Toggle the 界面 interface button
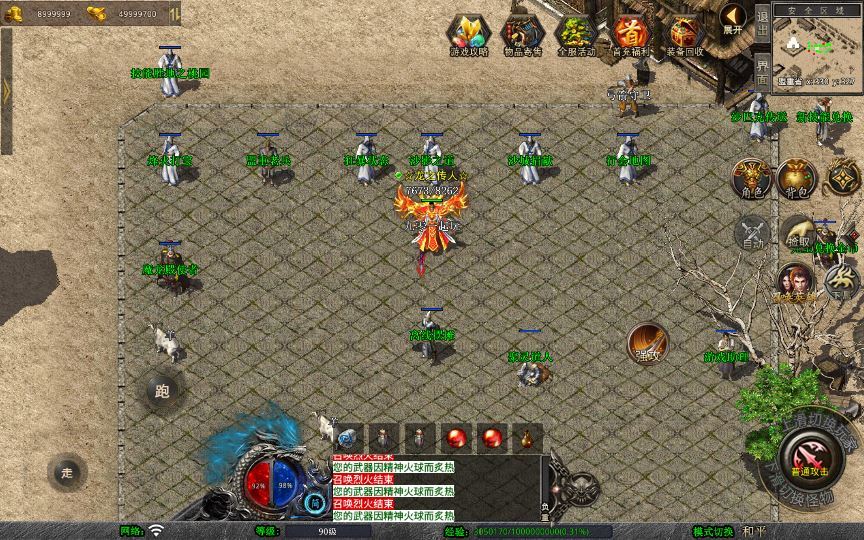The height and width of the screenshot is (540, 864). 762,71
